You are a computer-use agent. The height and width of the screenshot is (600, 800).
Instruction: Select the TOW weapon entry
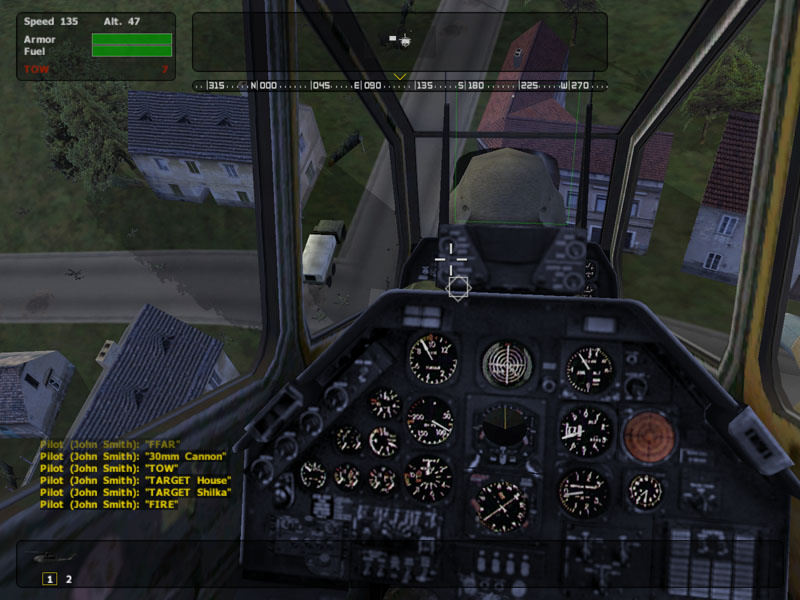pyautogui.click(x=38, y=69)
